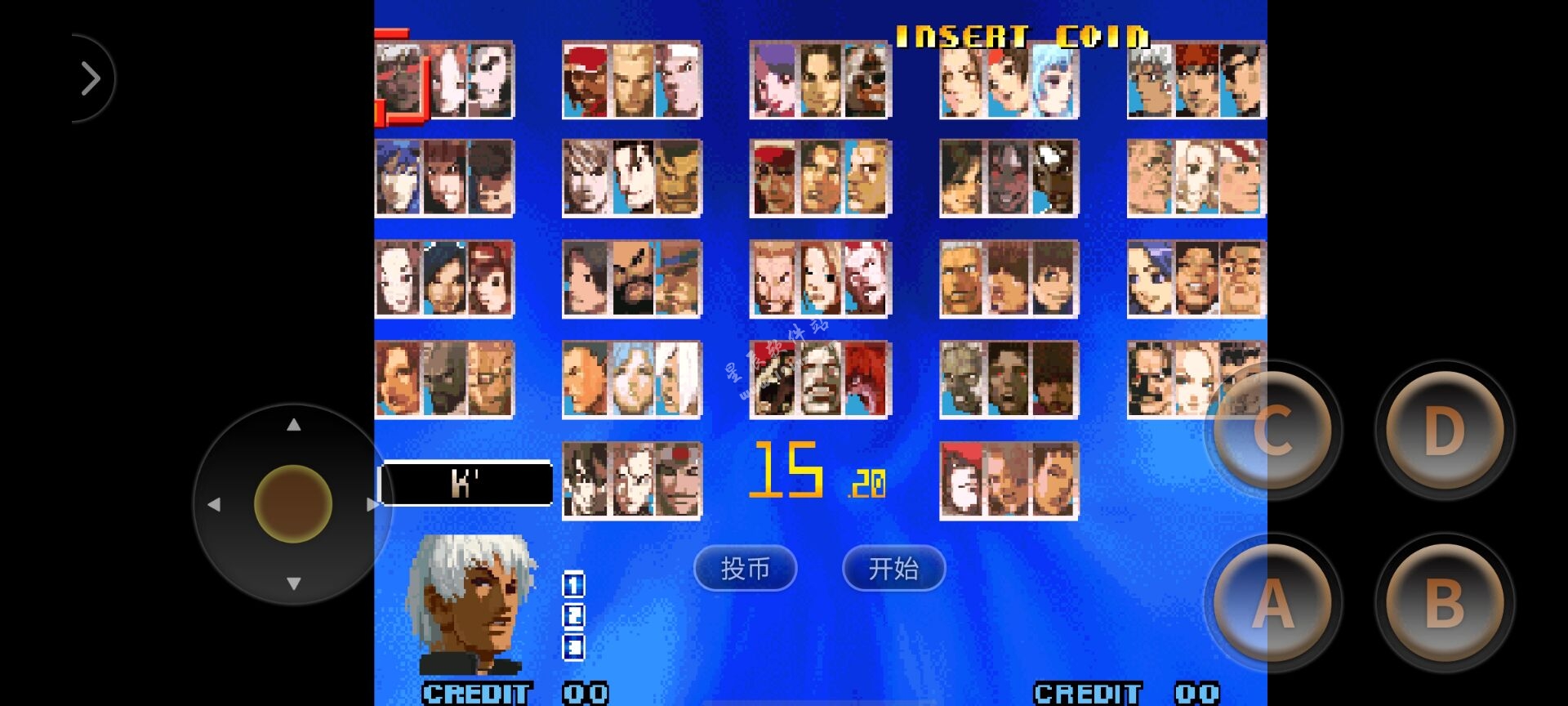The image size is (1568, 706).
Task: Select the K' portrait under the red cursor
Action: pos(399,80)
